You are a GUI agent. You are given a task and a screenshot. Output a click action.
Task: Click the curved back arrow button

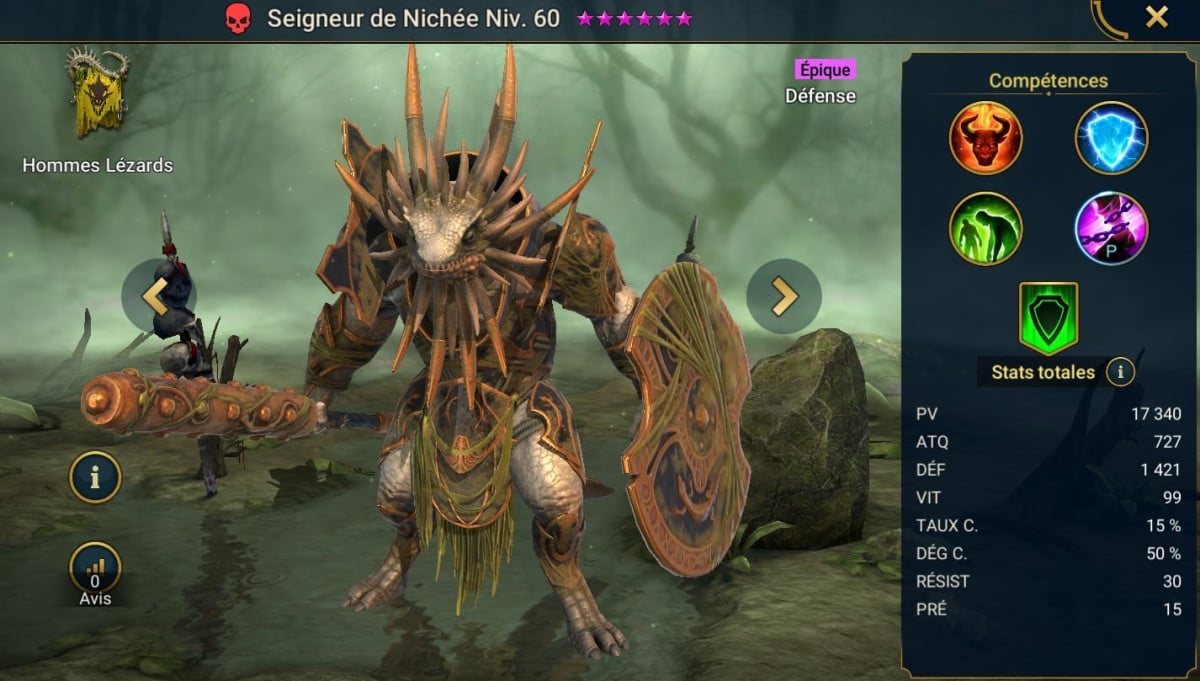pos(1108,18)
